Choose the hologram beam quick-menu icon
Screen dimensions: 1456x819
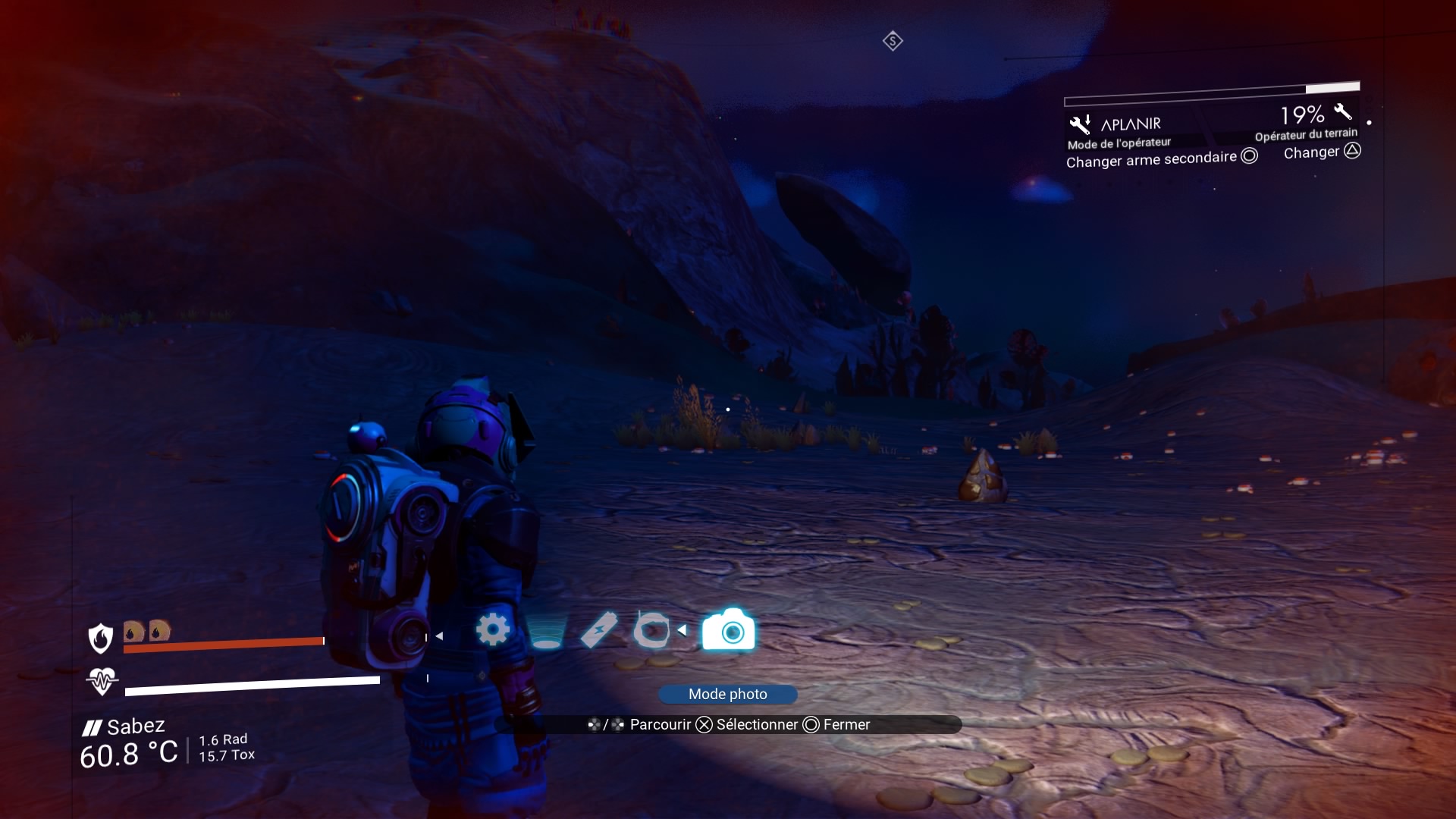tap(546, 631)
